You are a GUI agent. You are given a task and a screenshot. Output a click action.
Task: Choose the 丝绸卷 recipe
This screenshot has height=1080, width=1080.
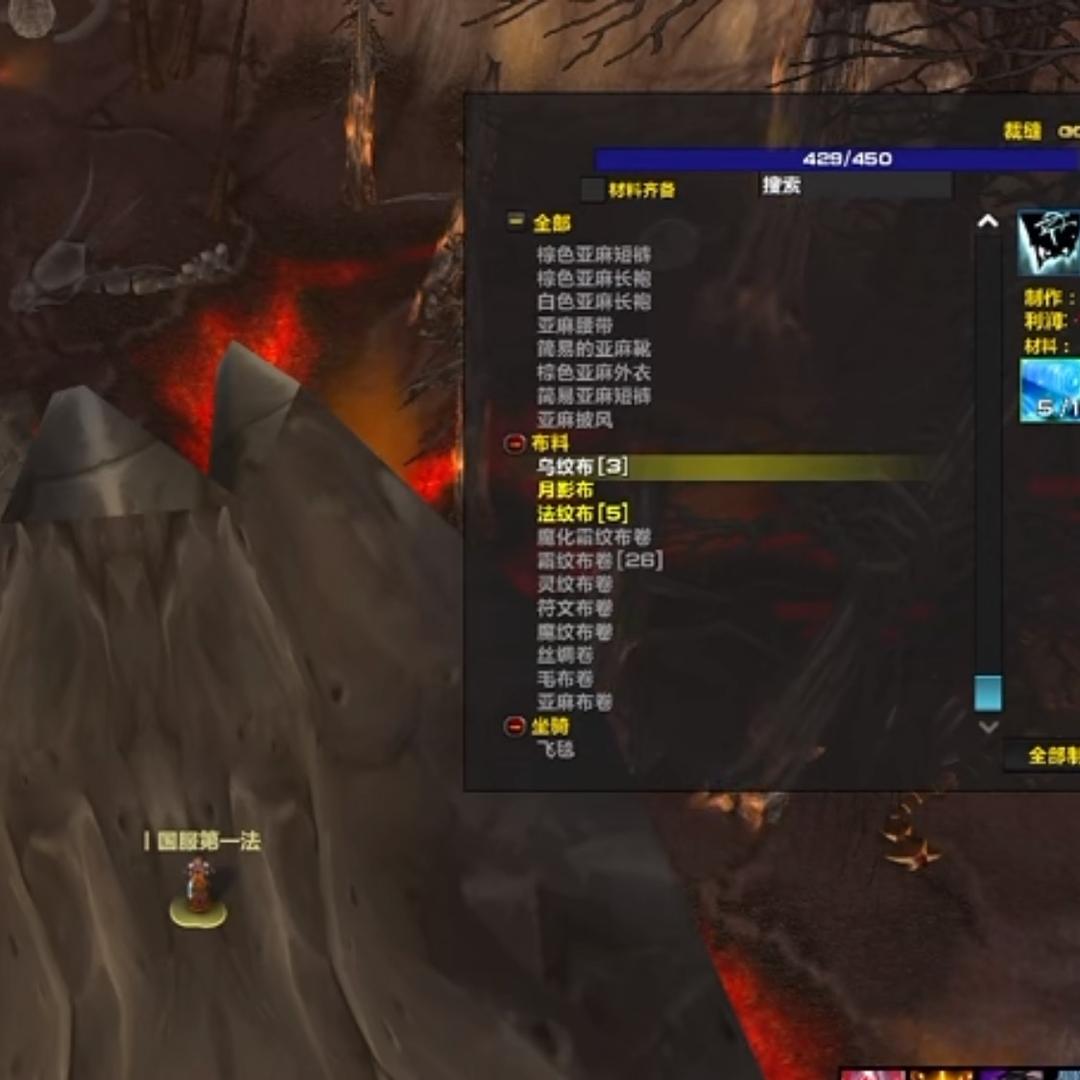point(565,655)
